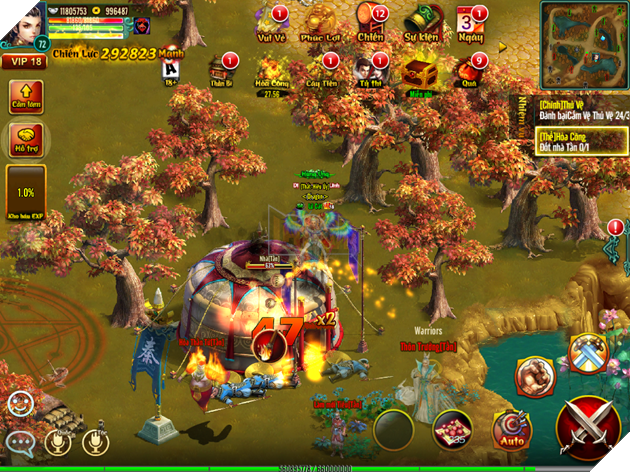The height and width of the screenshot is (472, 630).
Task: Open the chat speech bubble
Action: (x=19, y=440)
